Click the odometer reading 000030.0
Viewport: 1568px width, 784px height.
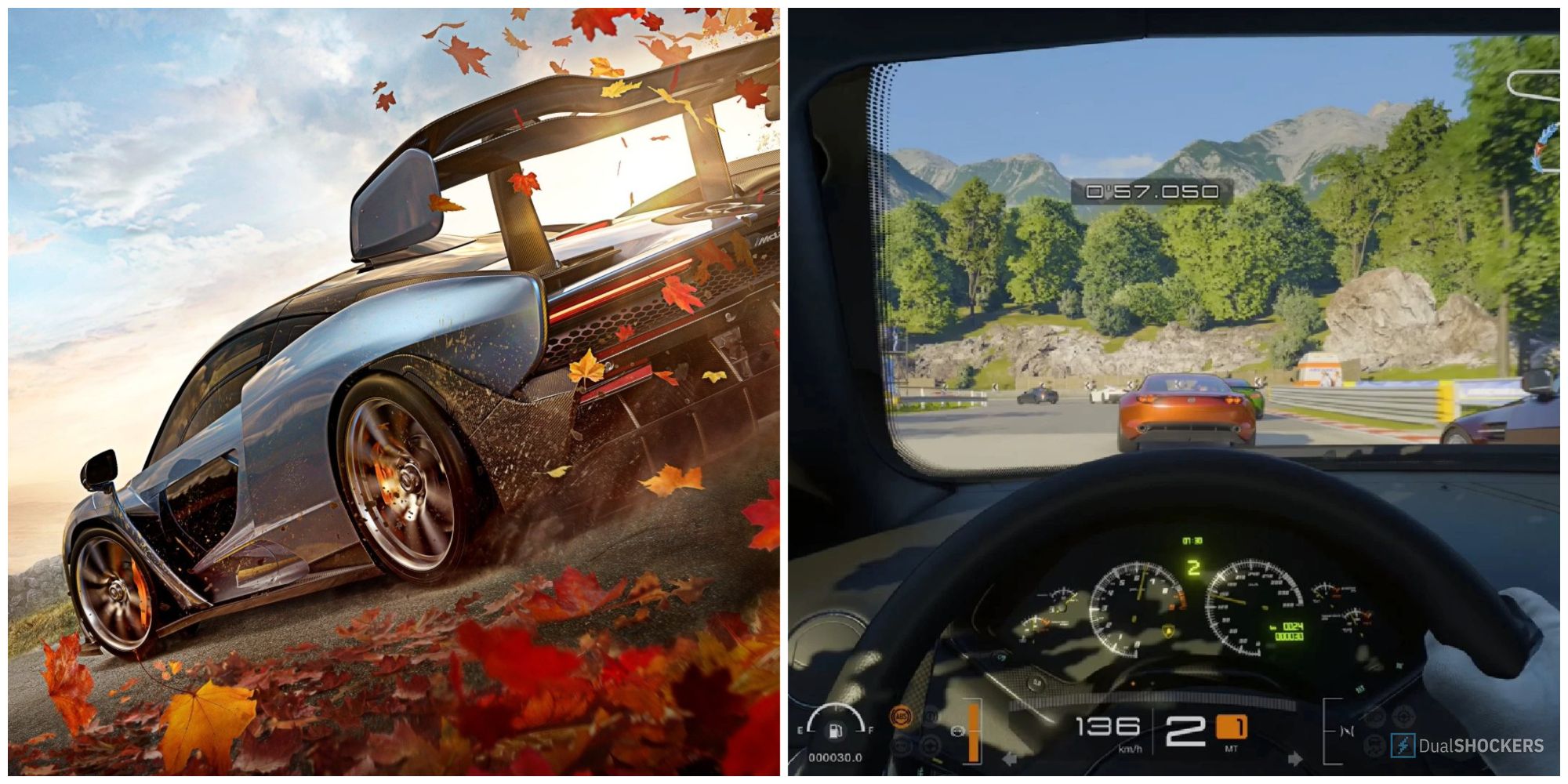(835, 756)
